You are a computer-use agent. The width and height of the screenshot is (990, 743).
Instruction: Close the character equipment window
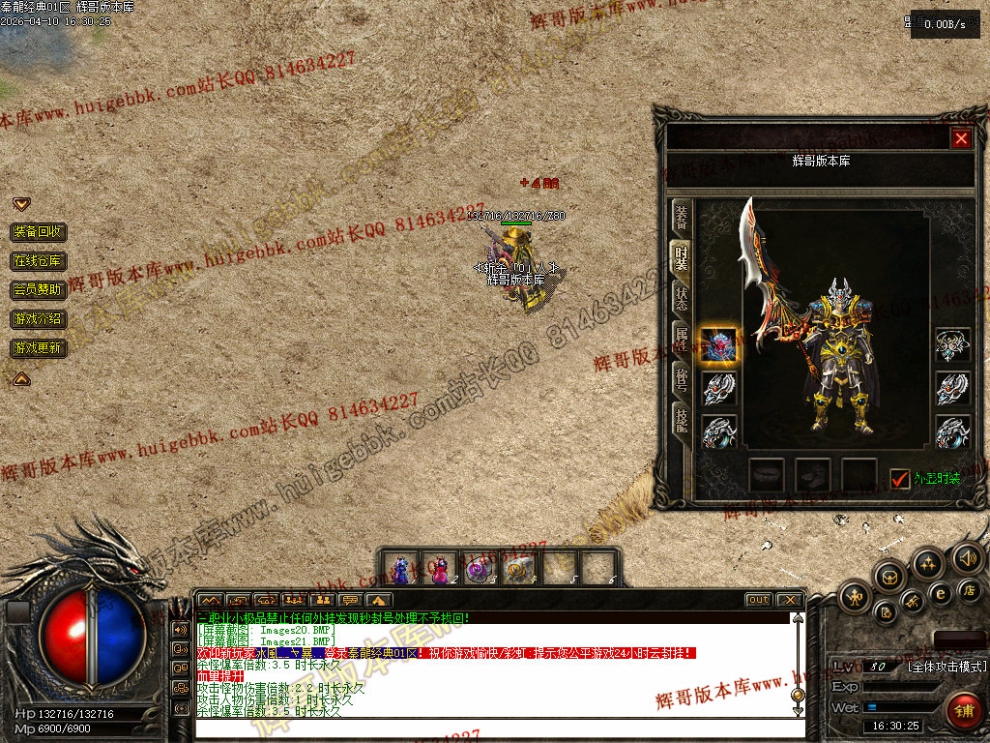tap(961, 139)
